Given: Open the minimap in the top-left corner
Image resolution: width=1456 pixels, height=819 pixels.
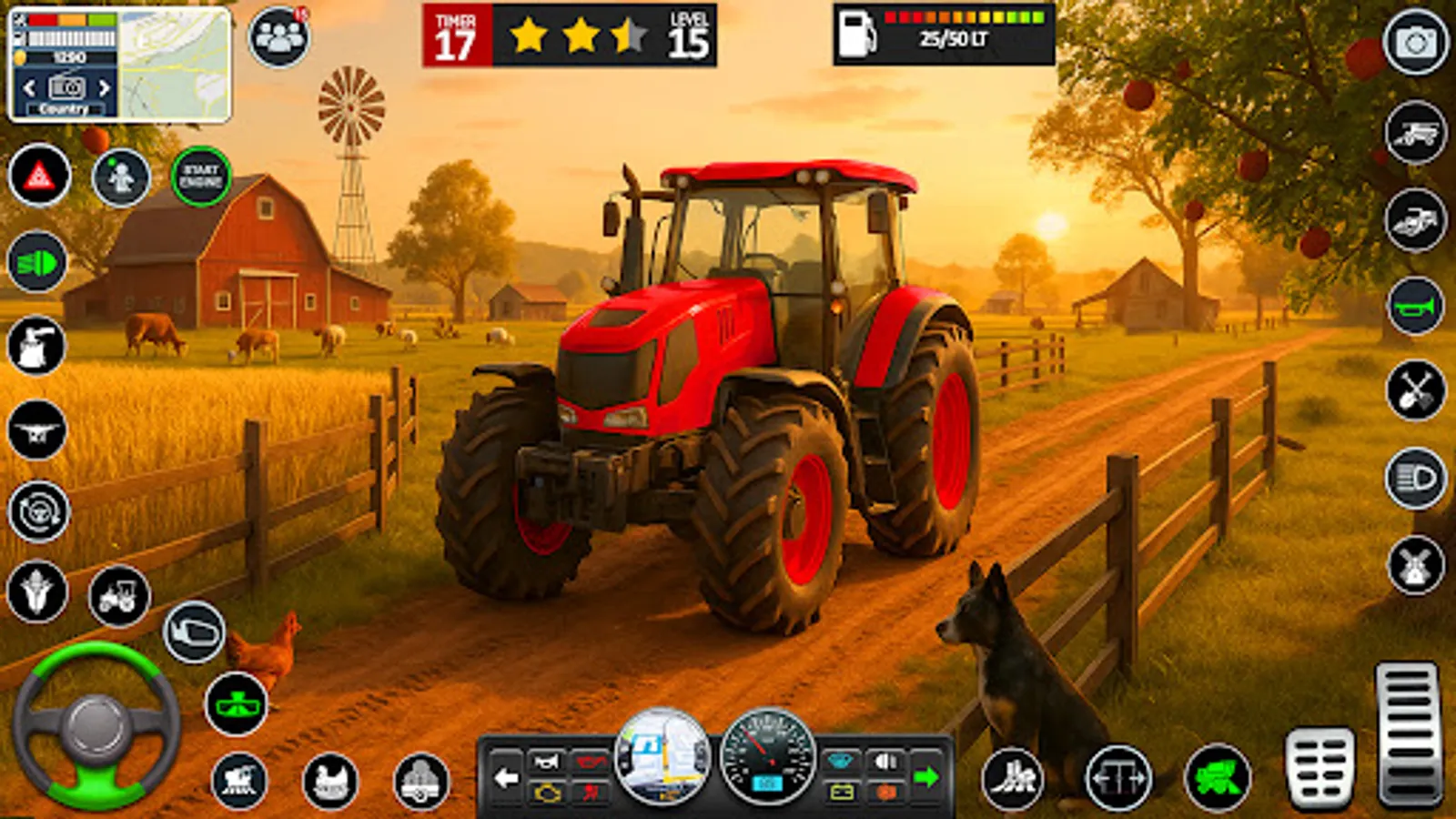Looking at the screenshot, I should (173, 64).
